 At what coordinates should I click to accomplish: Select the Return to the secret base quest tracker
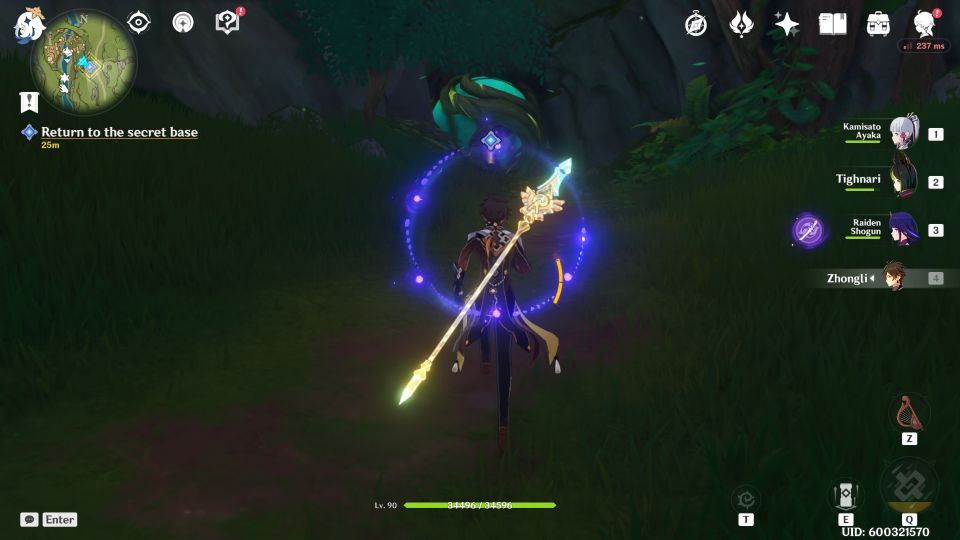(119, 132)
